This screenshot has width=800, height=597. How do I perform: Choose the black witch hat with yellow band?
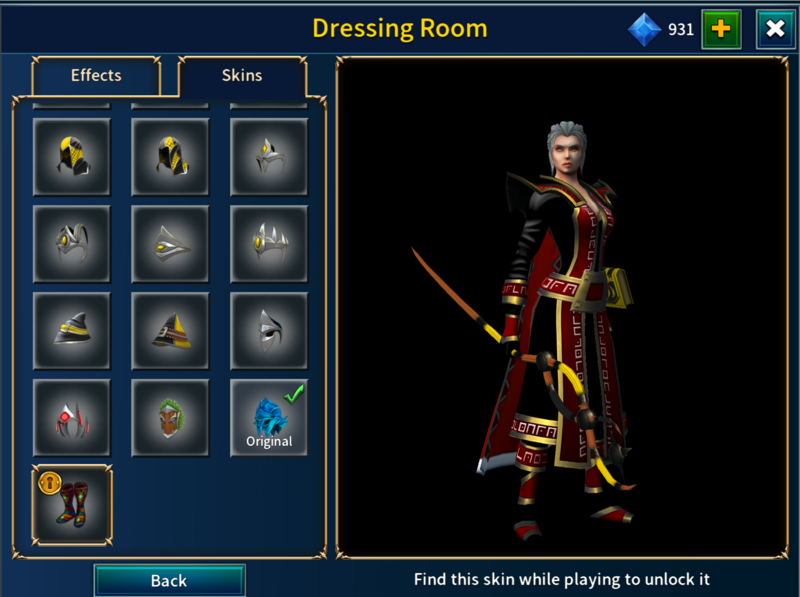72,331
